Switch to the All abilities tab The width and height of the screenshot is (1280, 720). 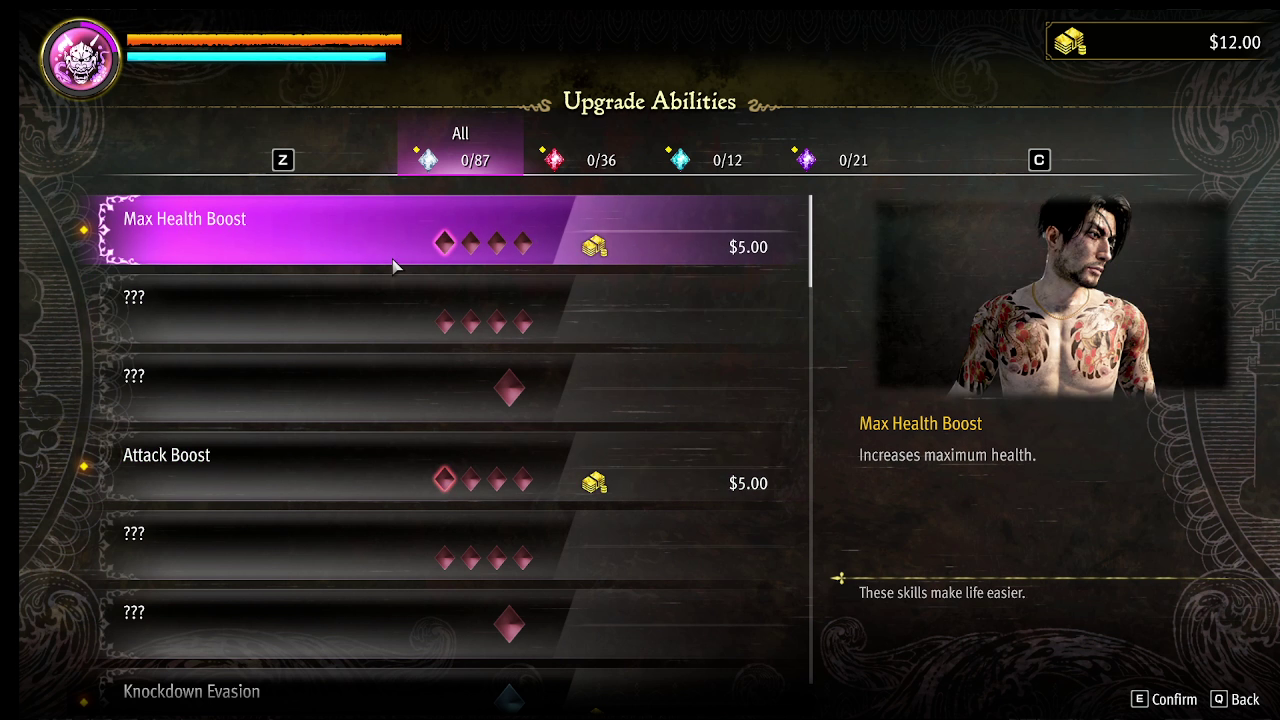pyautogui.click(x=460, y=148)
